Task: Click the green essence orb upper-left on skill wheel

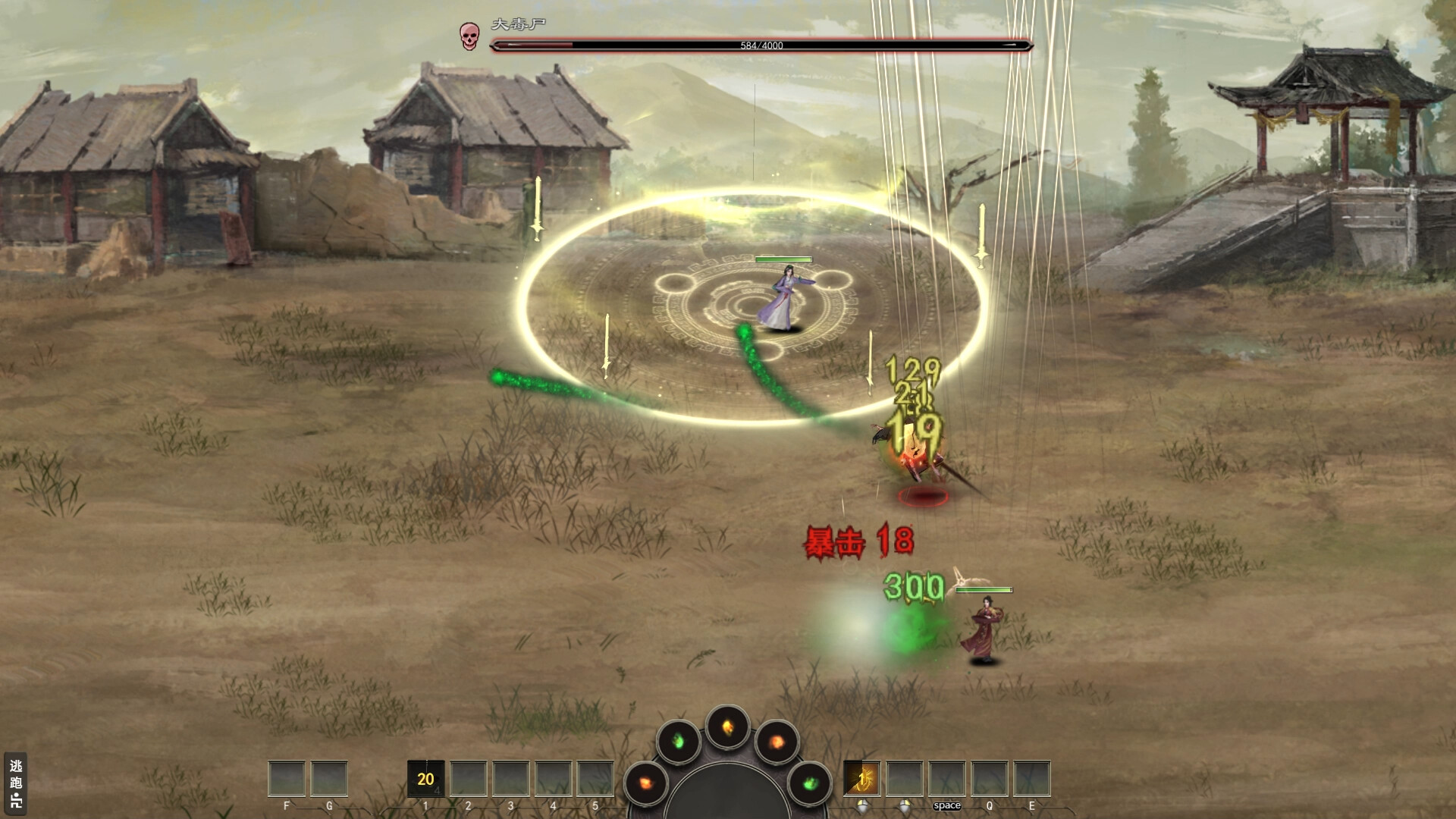Action: point(676,741)
